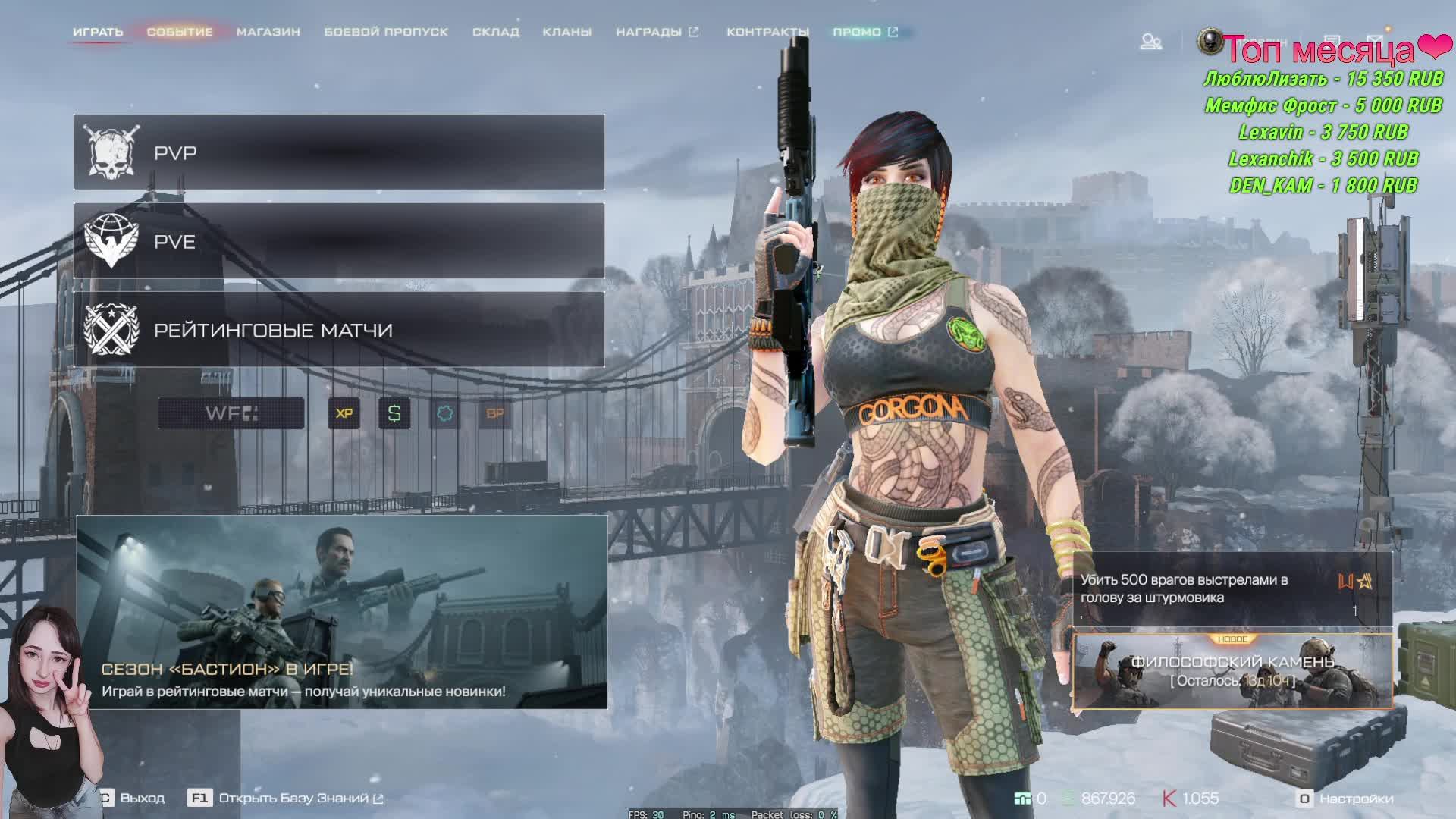
Task: Show the КОНТРАКТЫ contracts tab
Action: point(767,32)
